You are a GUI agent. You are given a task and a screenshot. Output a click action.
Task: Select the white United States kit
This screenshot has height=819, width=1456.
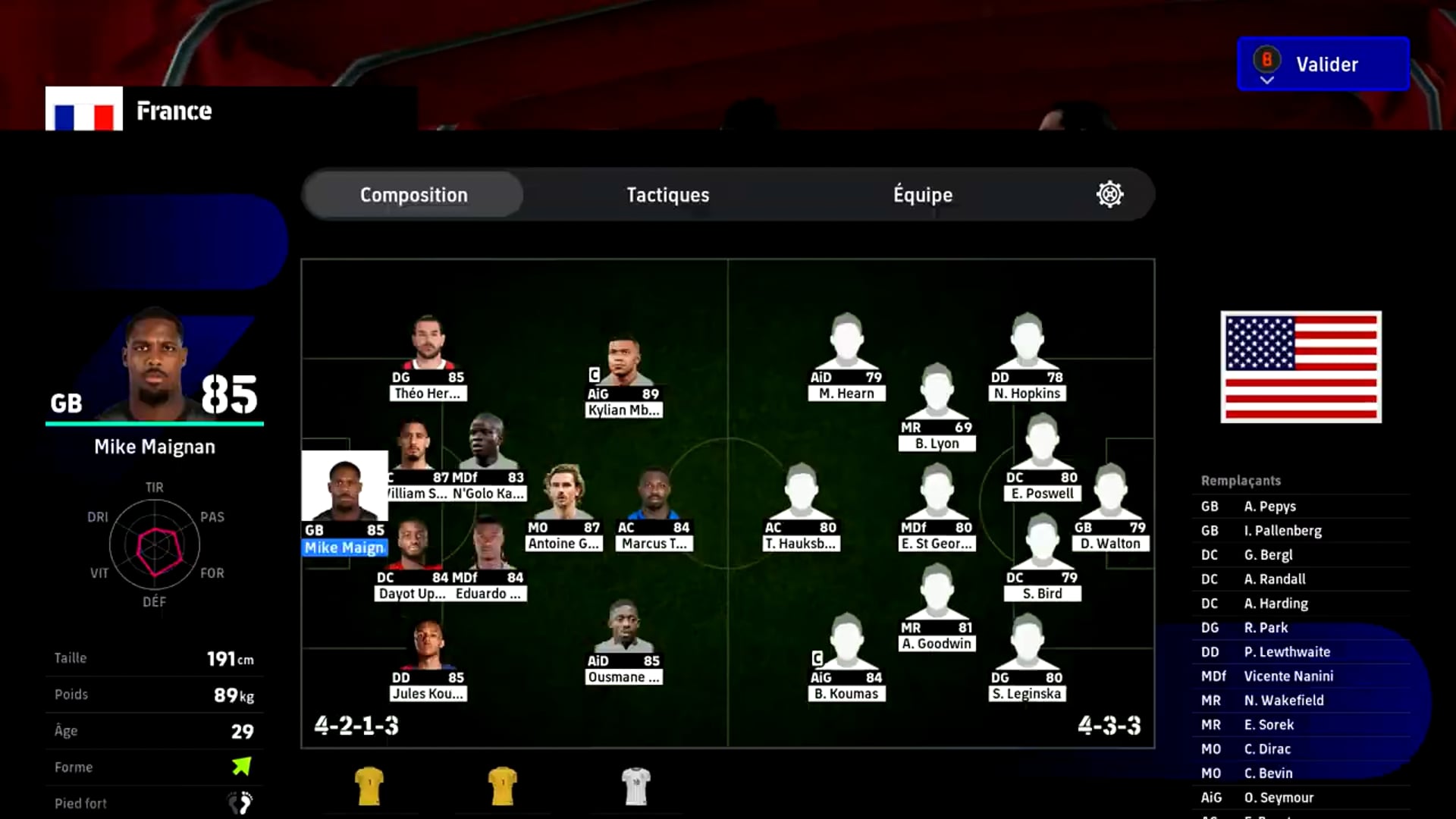[x=637, y=787]
